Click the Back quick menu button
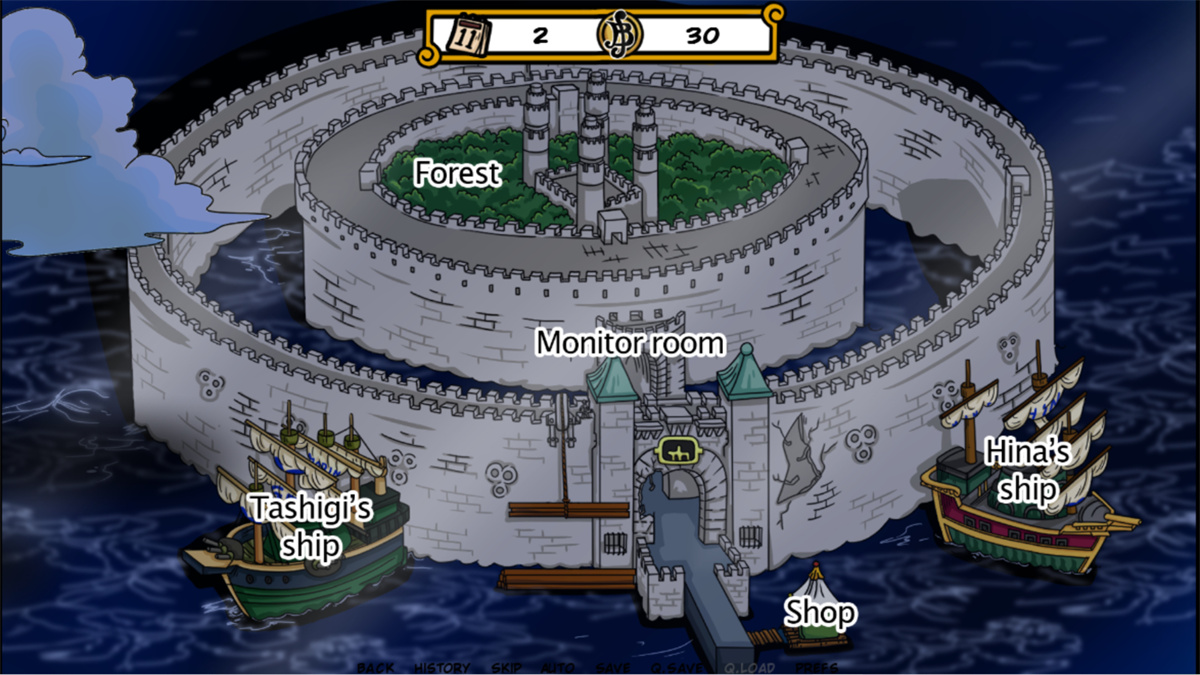This screenshot has width=1200, height=675. click(x=375, y=667)
